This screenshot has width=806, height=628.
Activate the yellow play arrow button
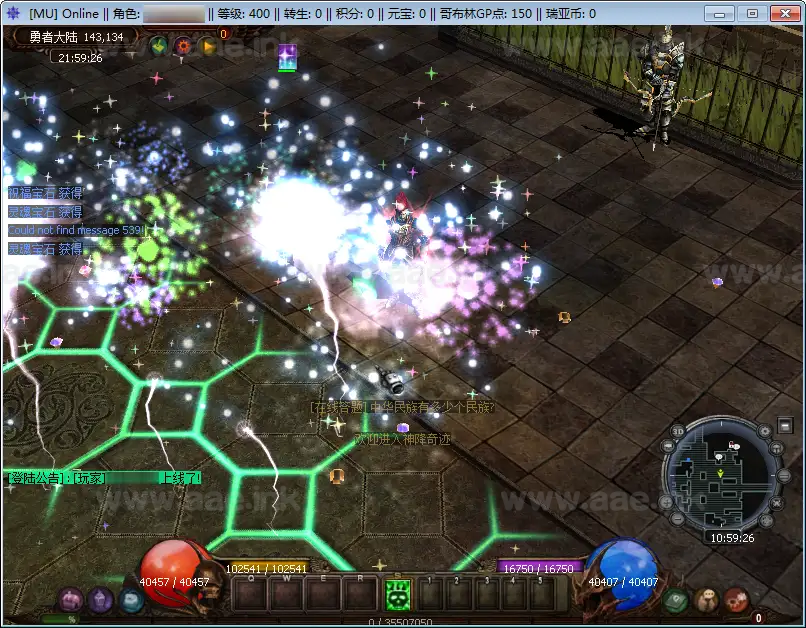[x=207, y=45]
